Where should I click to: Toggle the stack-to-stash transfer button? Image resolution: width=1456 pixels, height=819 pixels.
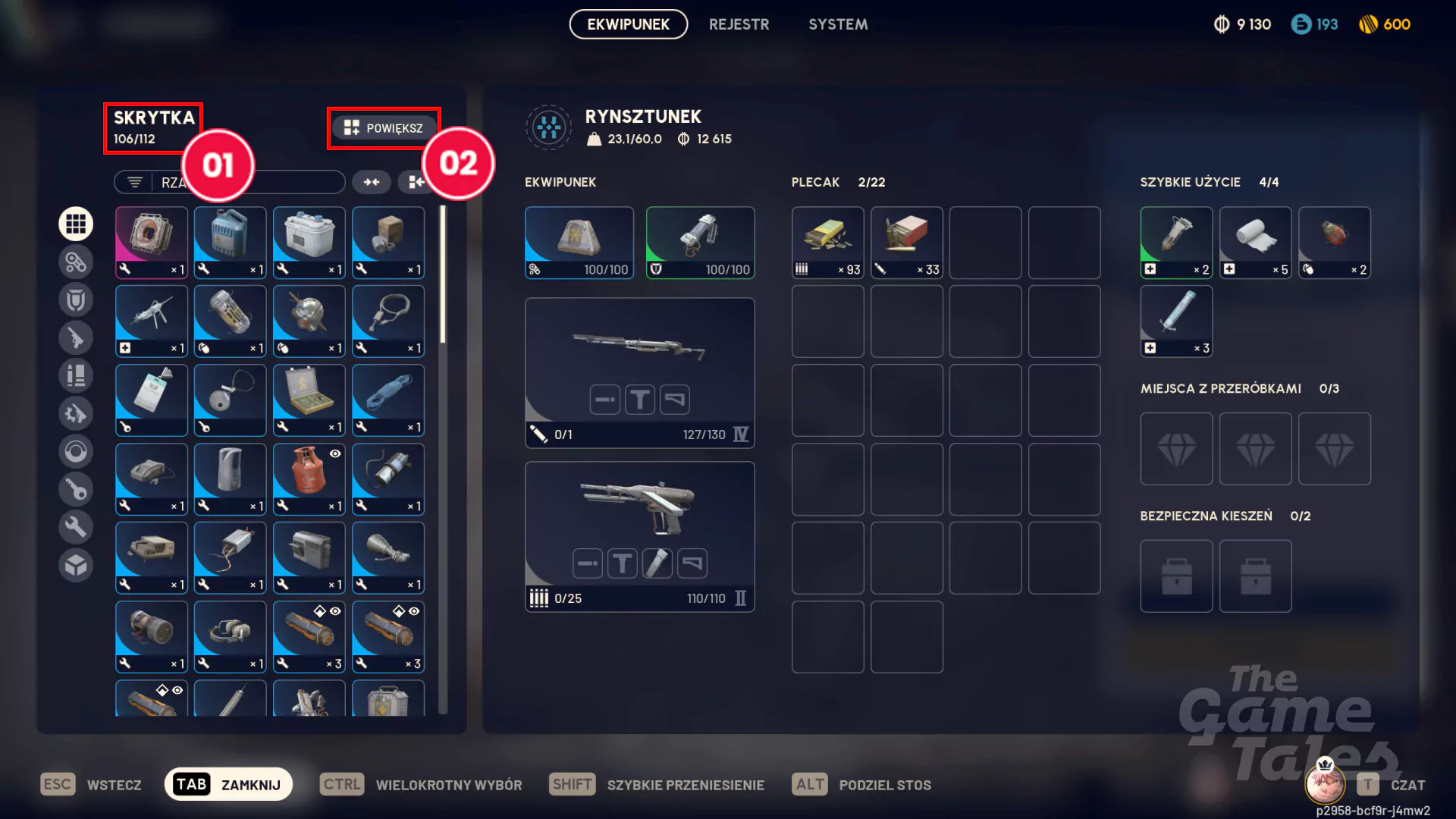tap(414, 182)
